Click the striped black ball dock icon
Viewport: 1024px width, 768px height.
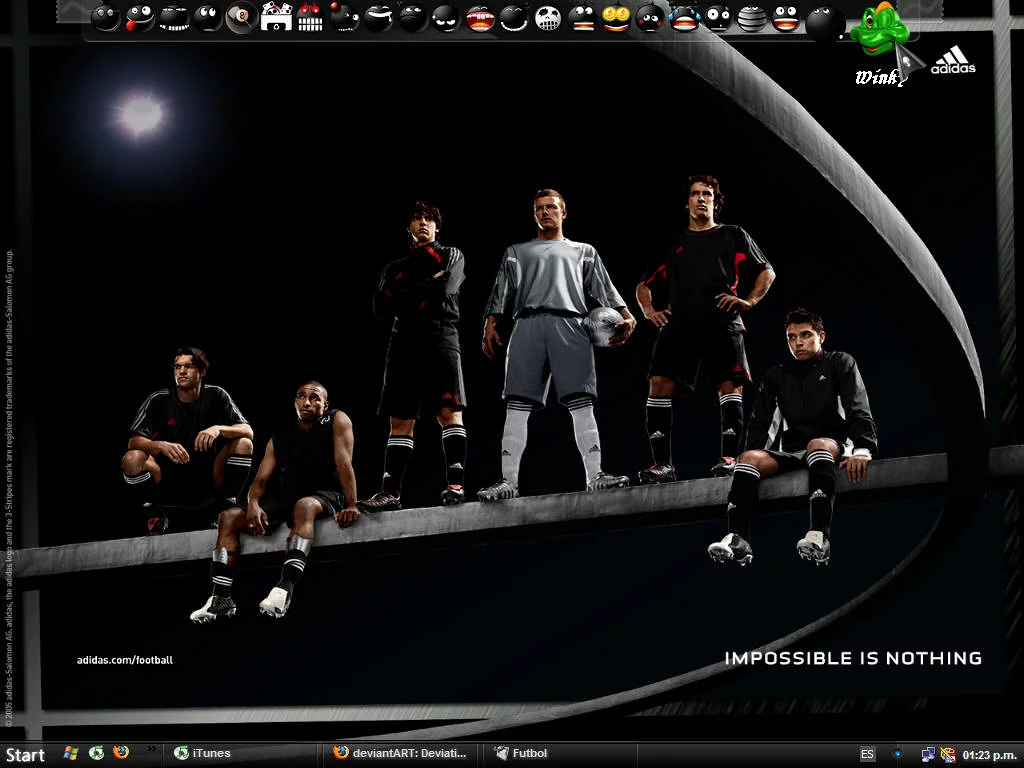(752, 19)
